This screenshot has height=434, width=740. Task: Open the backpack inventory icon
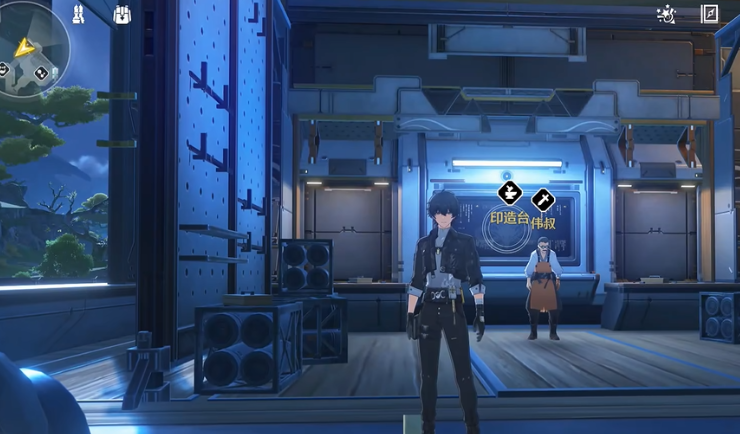122,16
